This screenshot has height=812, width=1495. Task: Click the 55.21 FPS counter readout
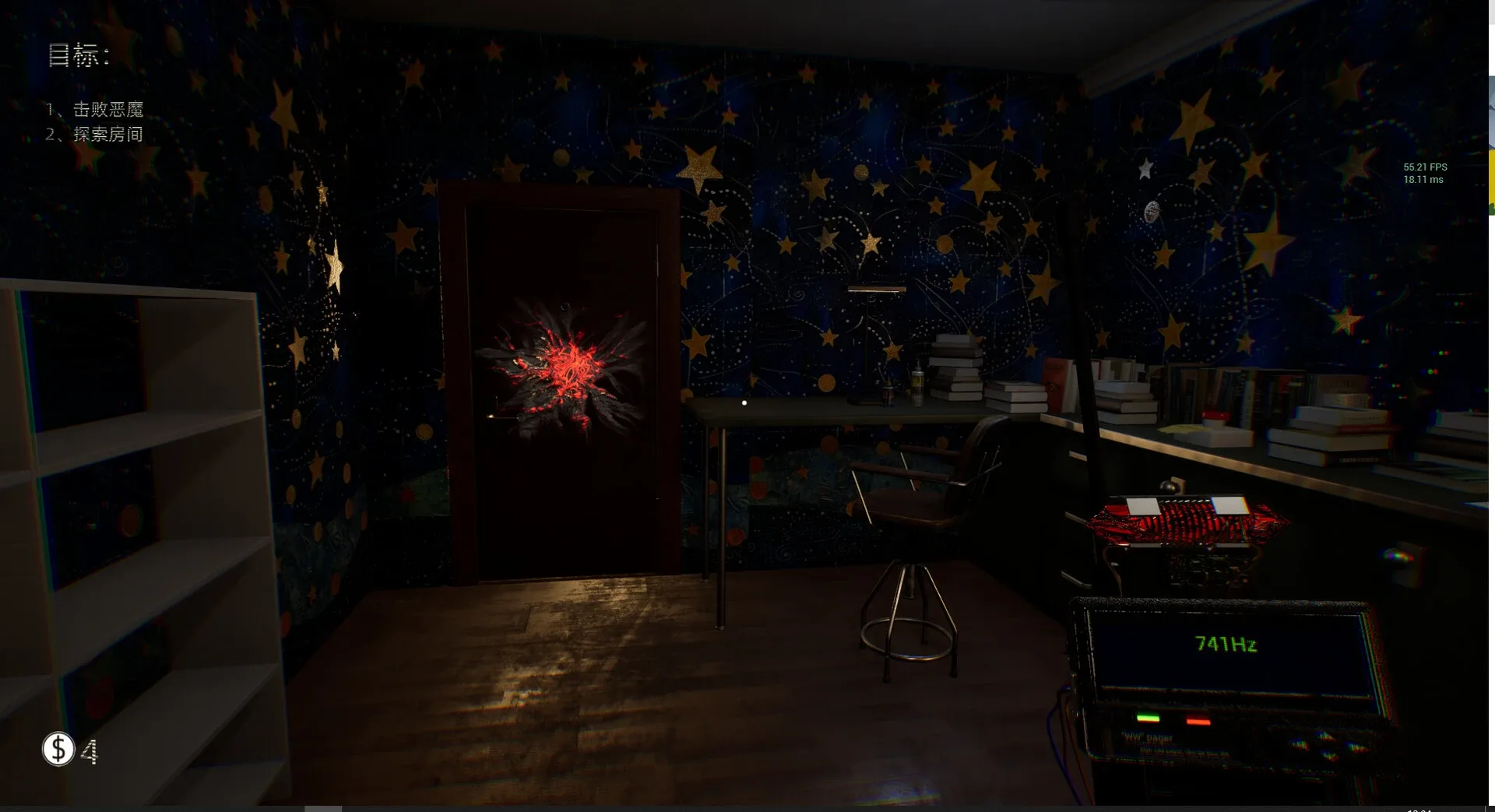[1425, 167]
